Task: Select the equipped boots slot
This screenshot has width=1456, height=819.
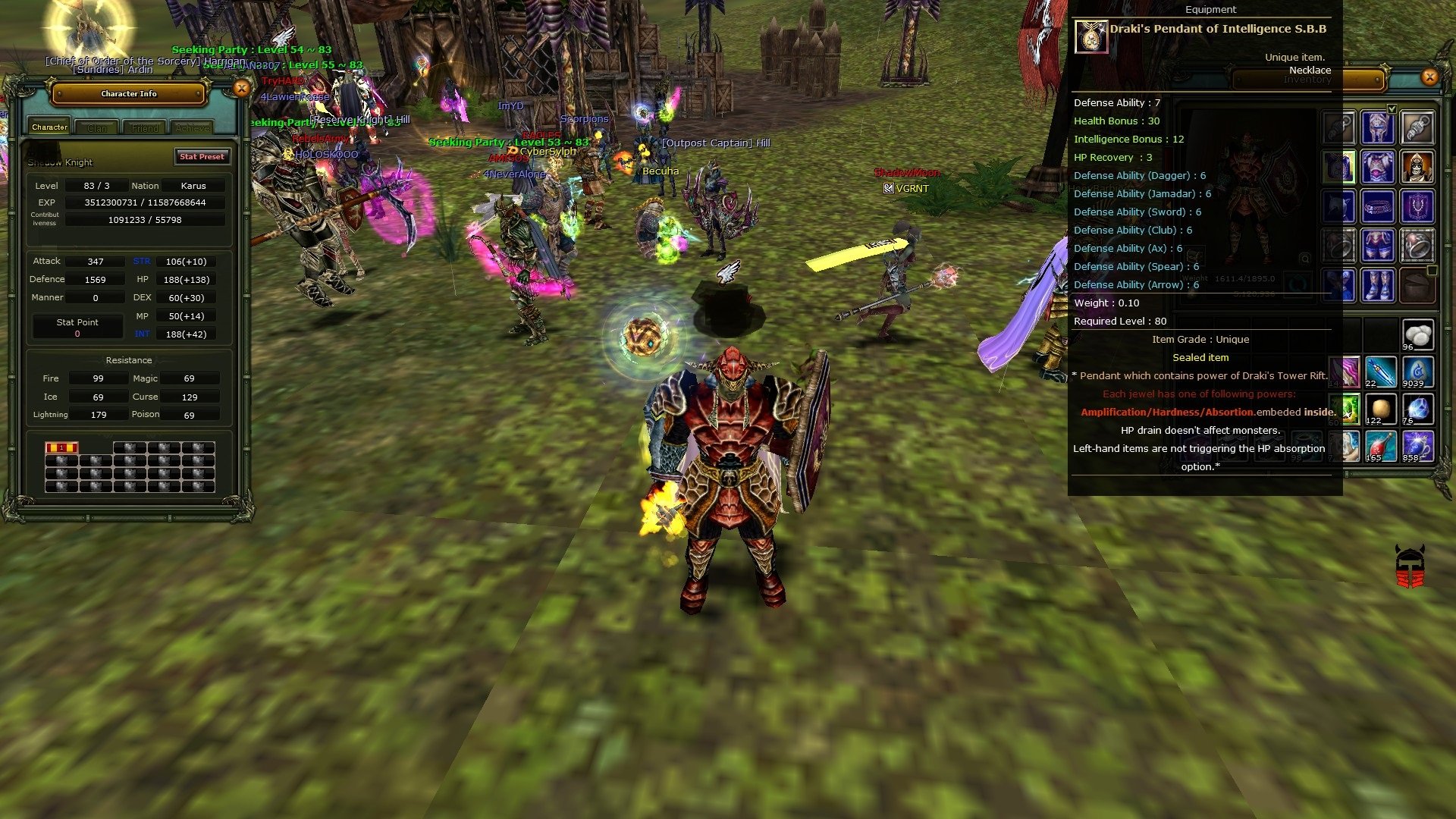Action: tap(1377, 283)
